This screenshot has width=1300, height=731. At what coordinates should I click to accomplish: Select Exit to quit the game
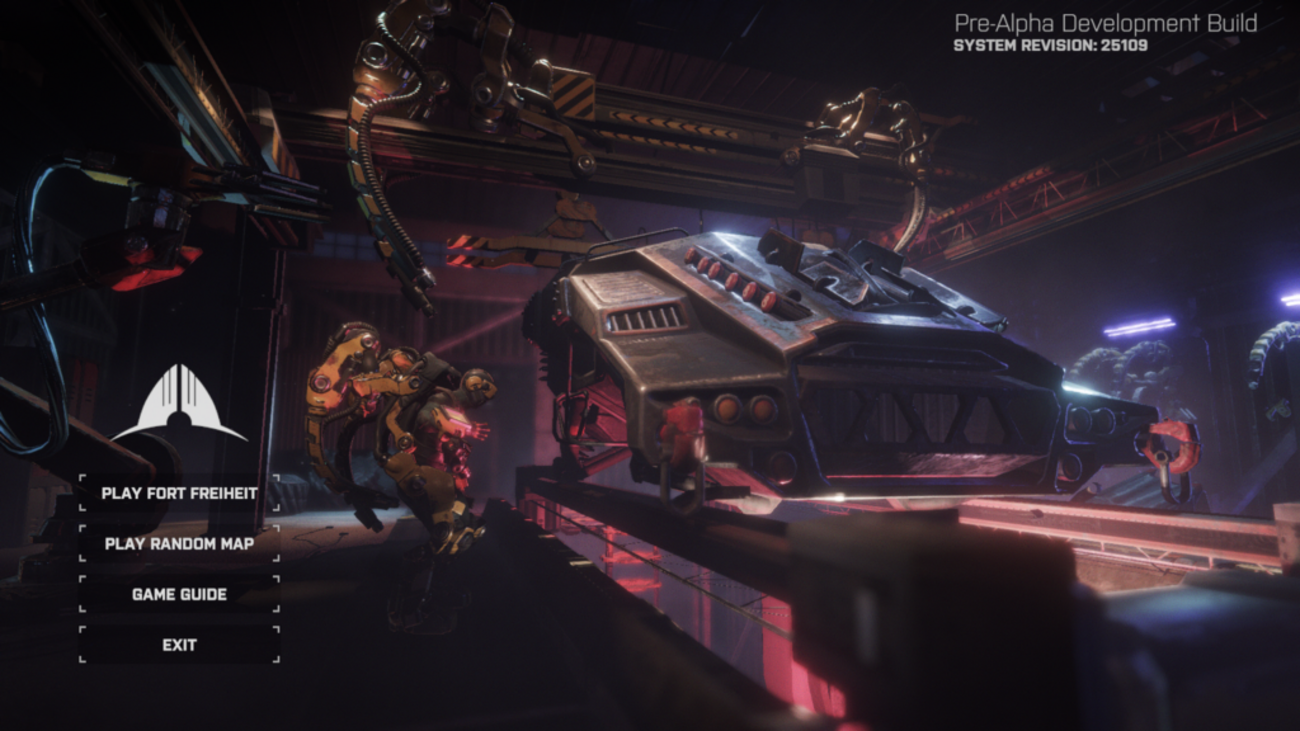tap(179, 645)
